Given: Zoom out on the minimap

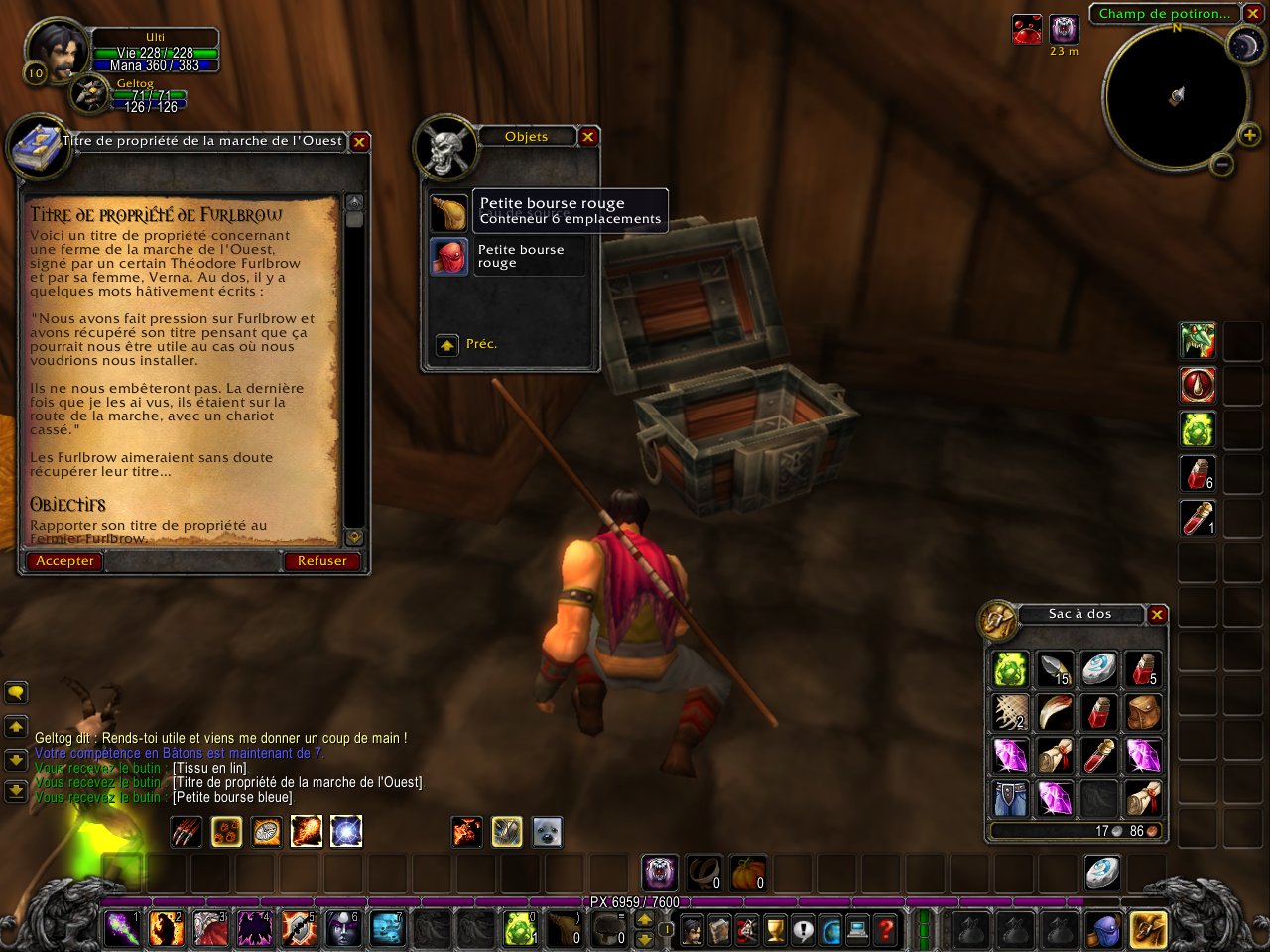Looking at the screenshot, I should coord(1222,165).
